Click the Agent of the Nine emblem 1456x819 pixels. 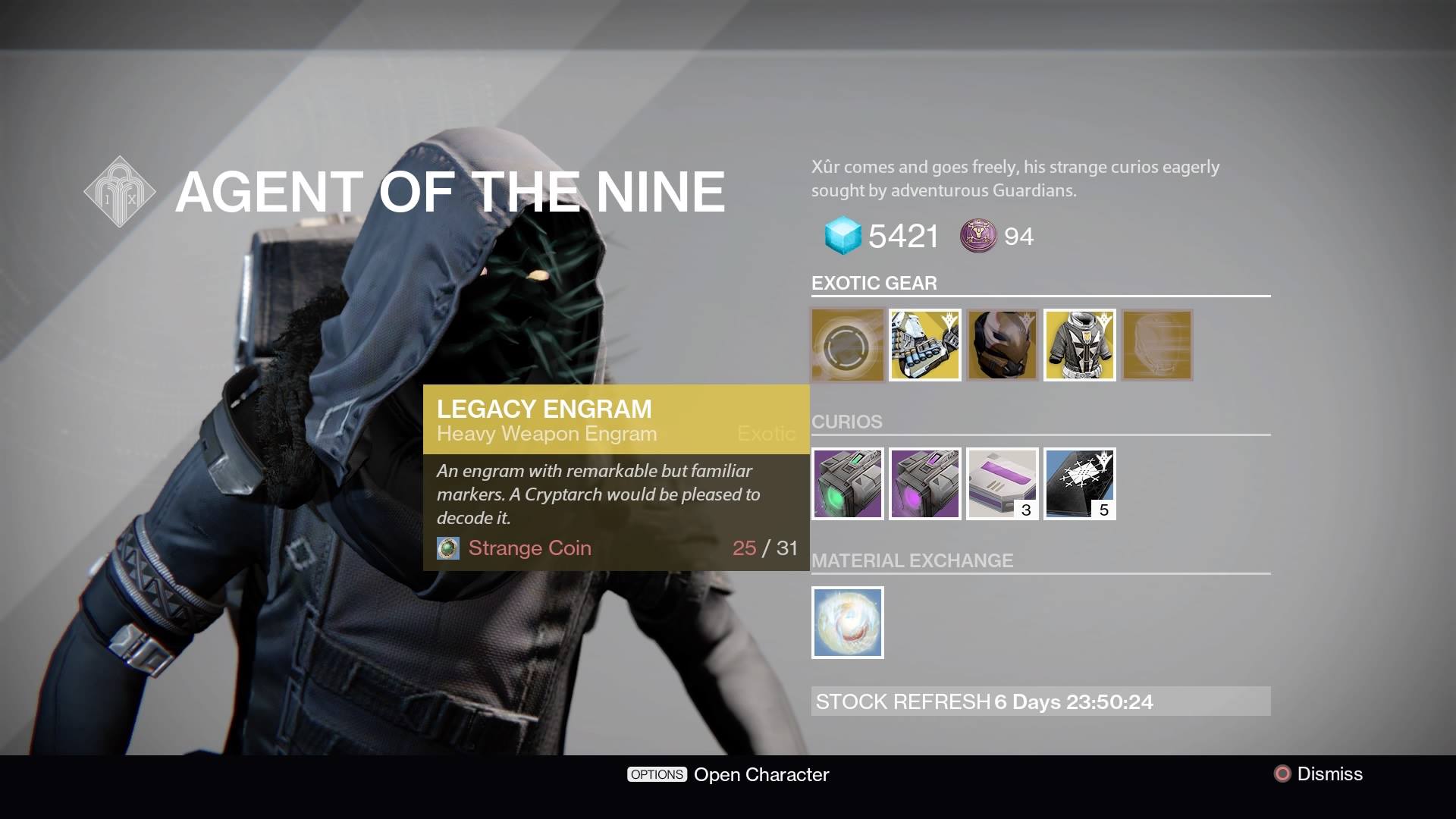click(x=118, y=190)
